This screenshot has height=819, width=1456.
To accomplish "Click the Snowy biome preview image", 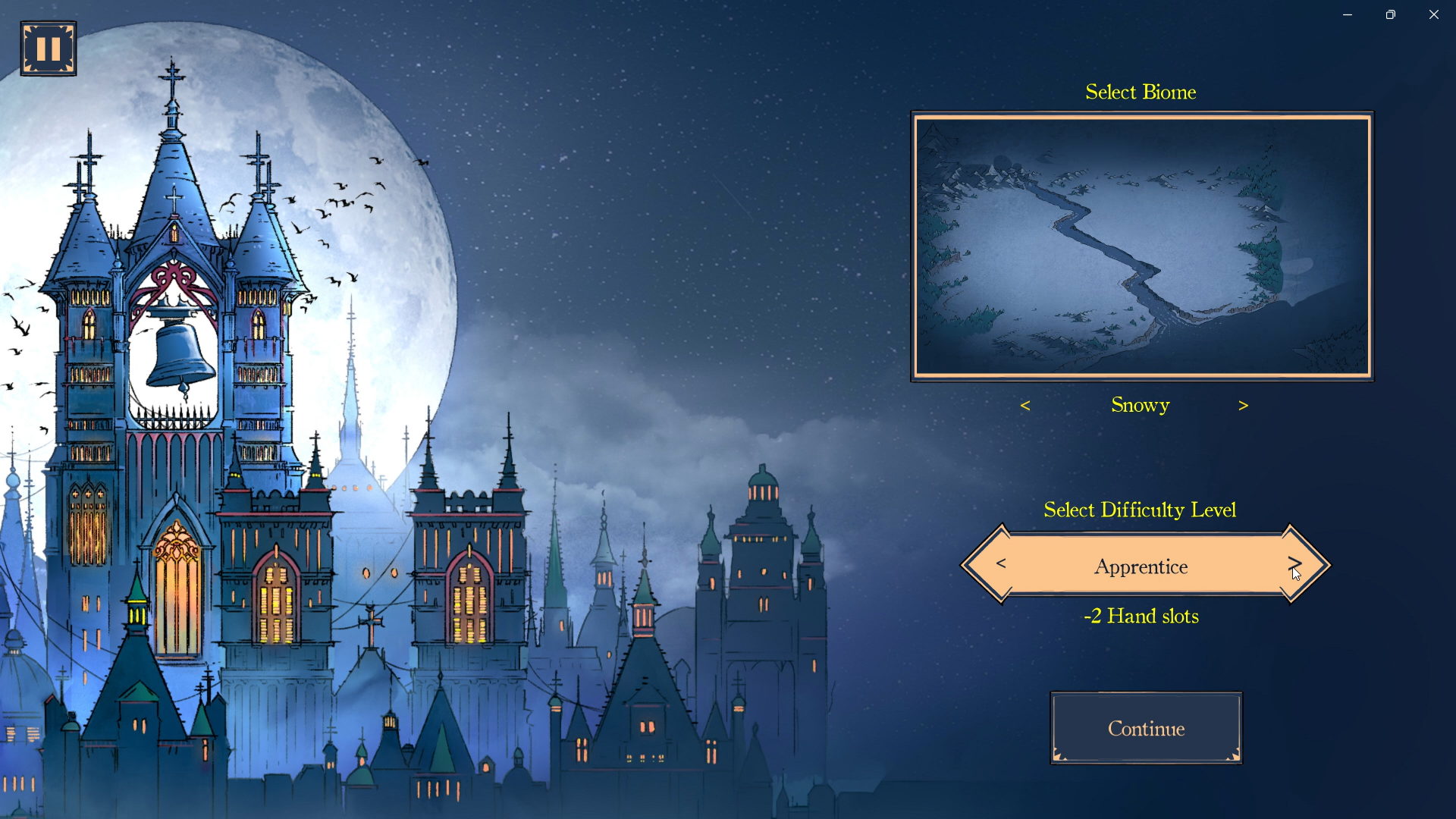I will [x=1142, y=246].
